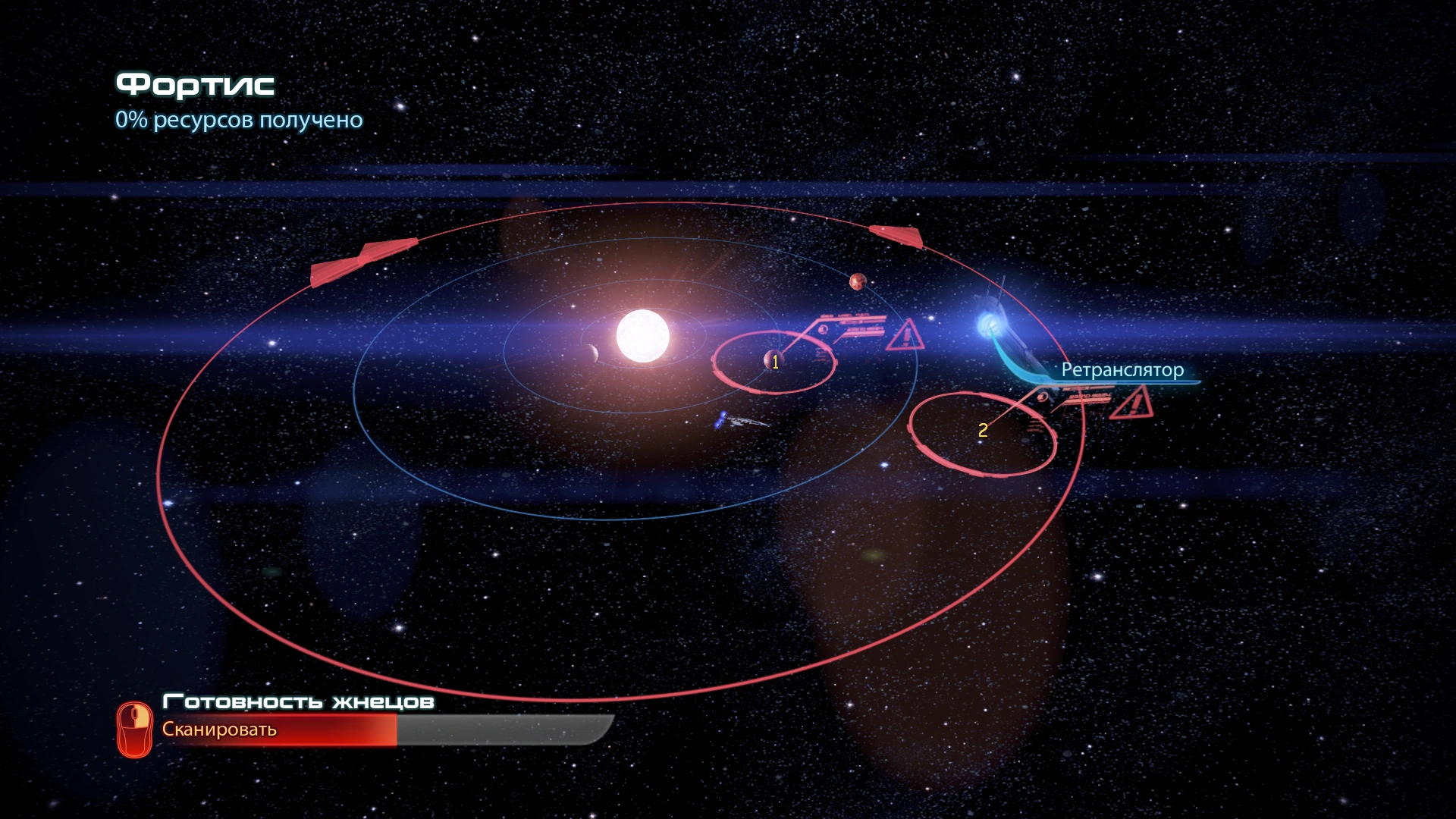1456x819 pixels.
Task: Select the red planet on the system map
Action: [x=858, y=282]
